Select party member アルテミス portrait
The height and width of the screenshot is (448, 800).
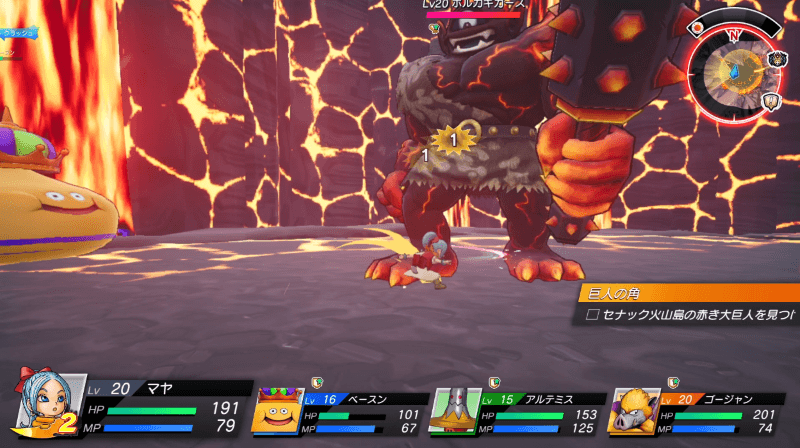pyautogui.click(x=455, y=410)
